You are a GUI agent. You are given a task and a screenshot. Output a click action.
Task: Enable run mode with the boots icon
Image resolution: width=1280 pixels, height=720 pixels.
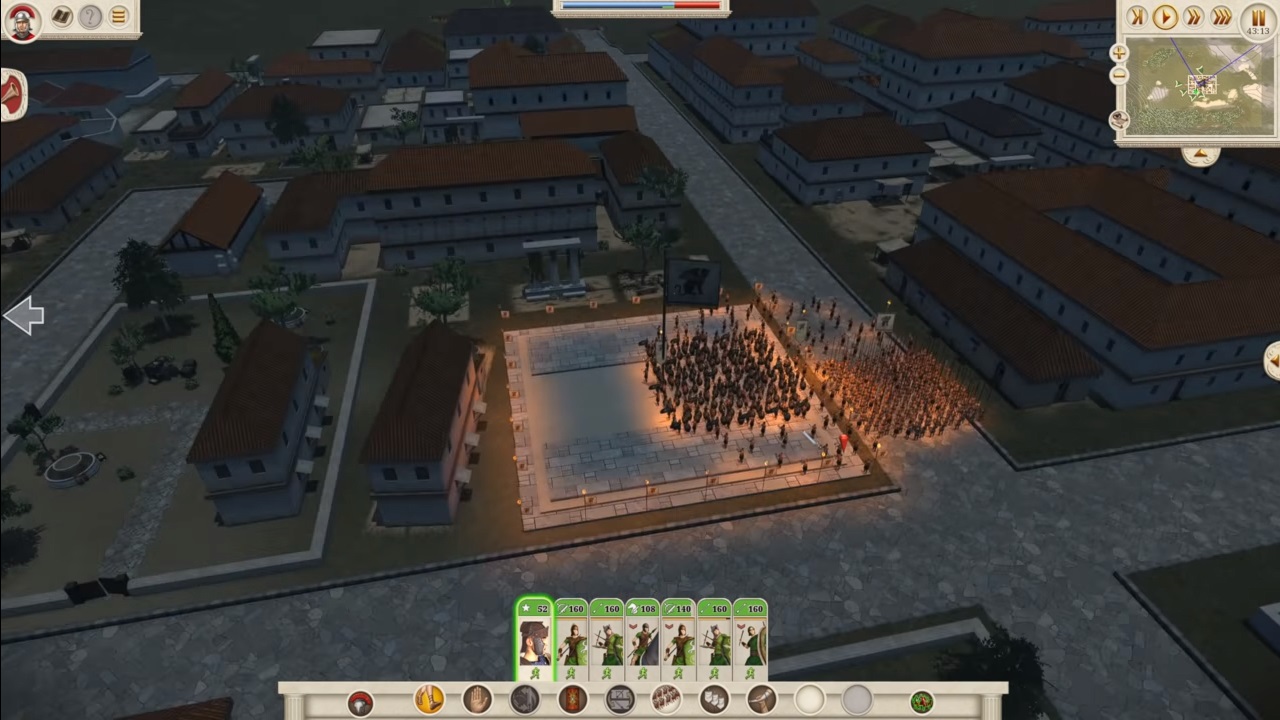pos(427,700)
